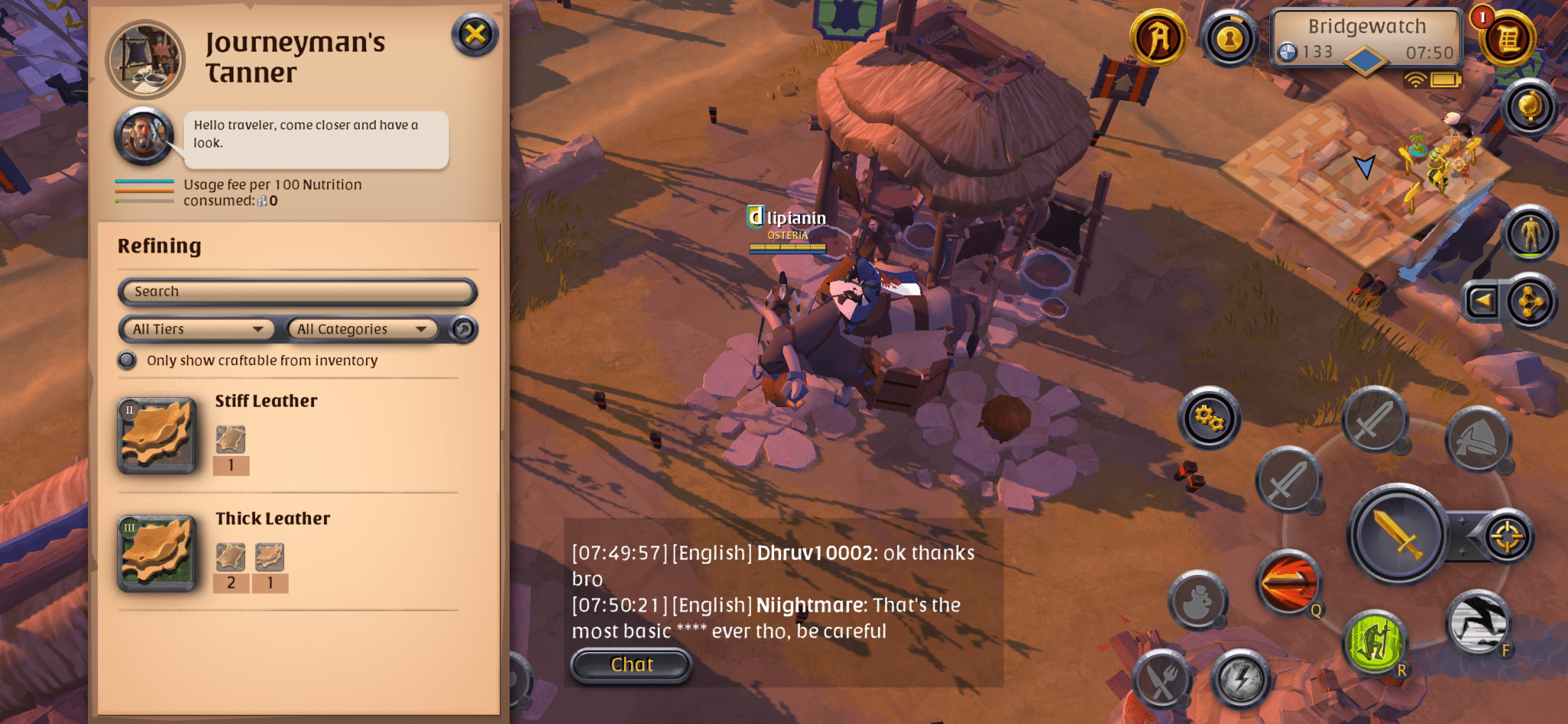Open the All Tiers dropdown
Image resolution: width=1568 pixels, height=724 pixels.
click(x=196, y=328)
